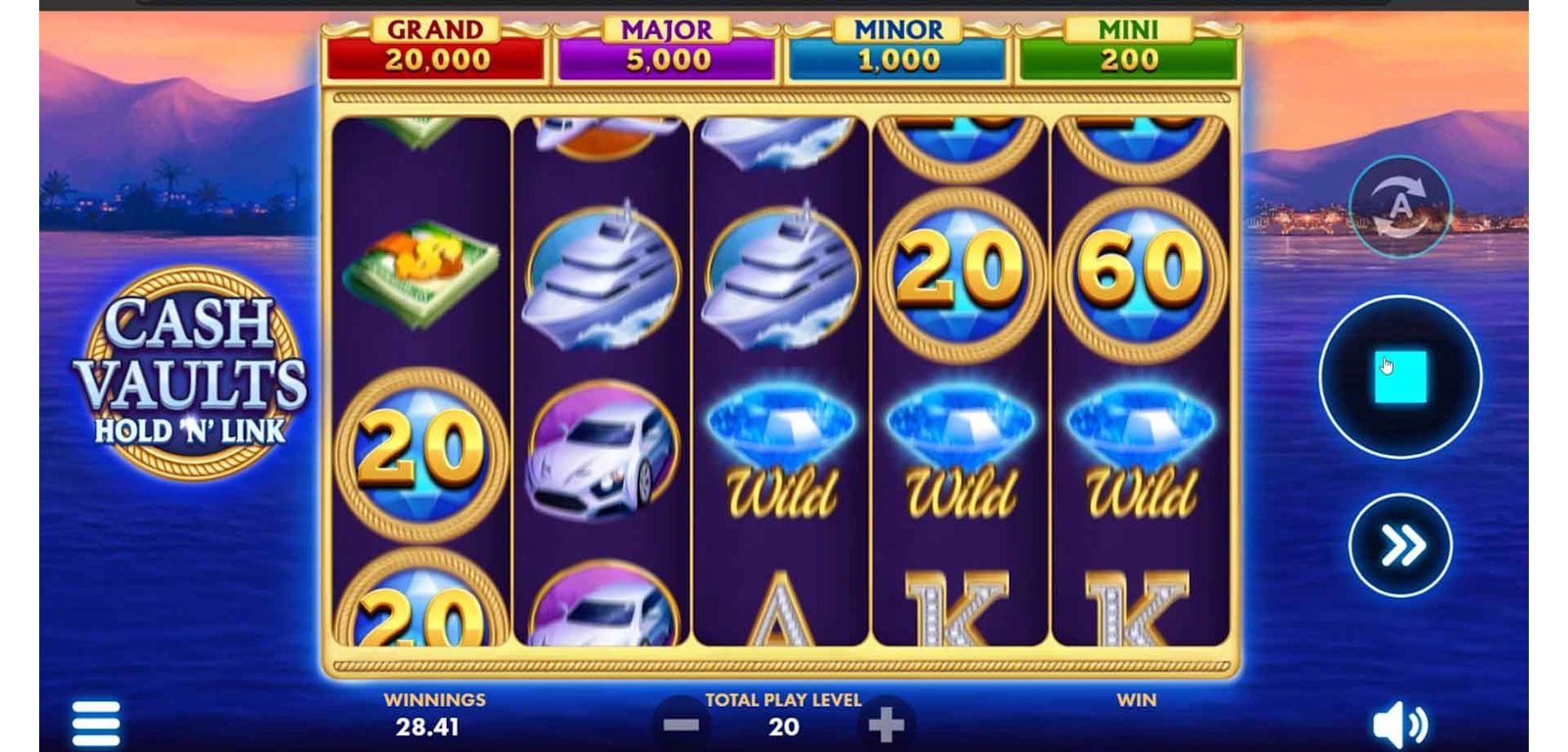Stop the spinning reels

(1399, 376)
